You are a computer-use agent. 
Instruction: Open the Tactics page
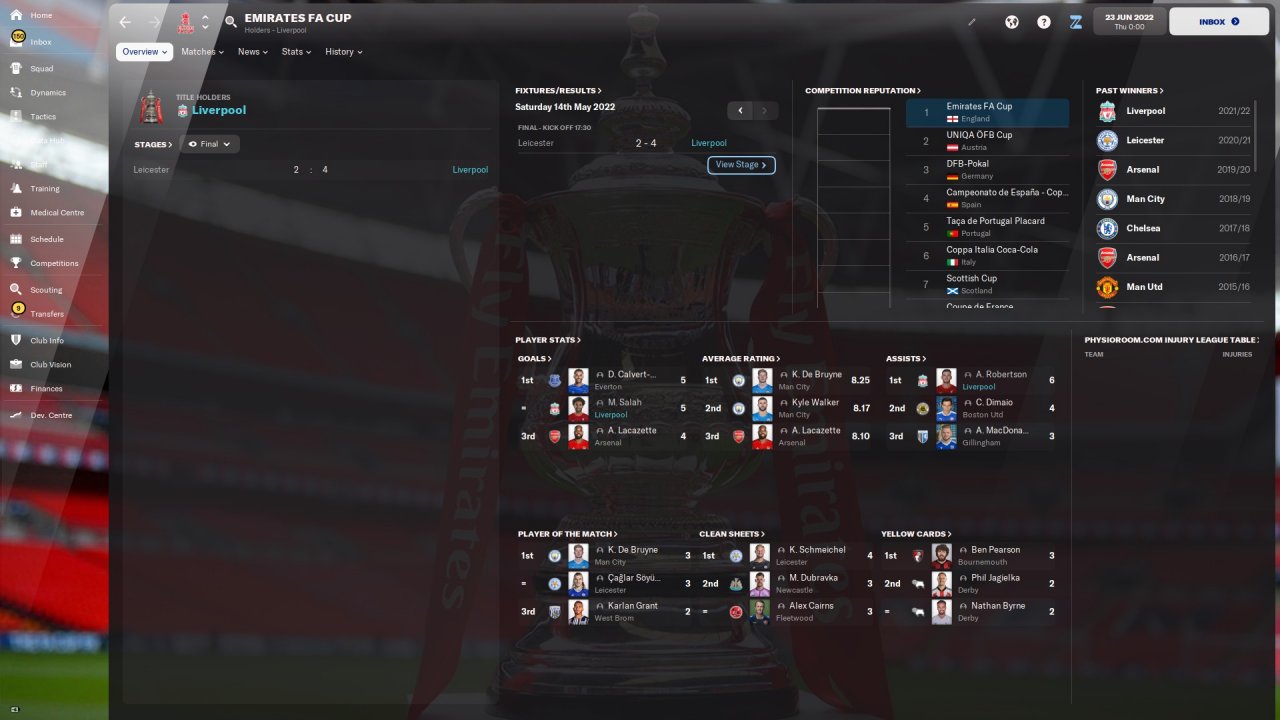[43, 116]
